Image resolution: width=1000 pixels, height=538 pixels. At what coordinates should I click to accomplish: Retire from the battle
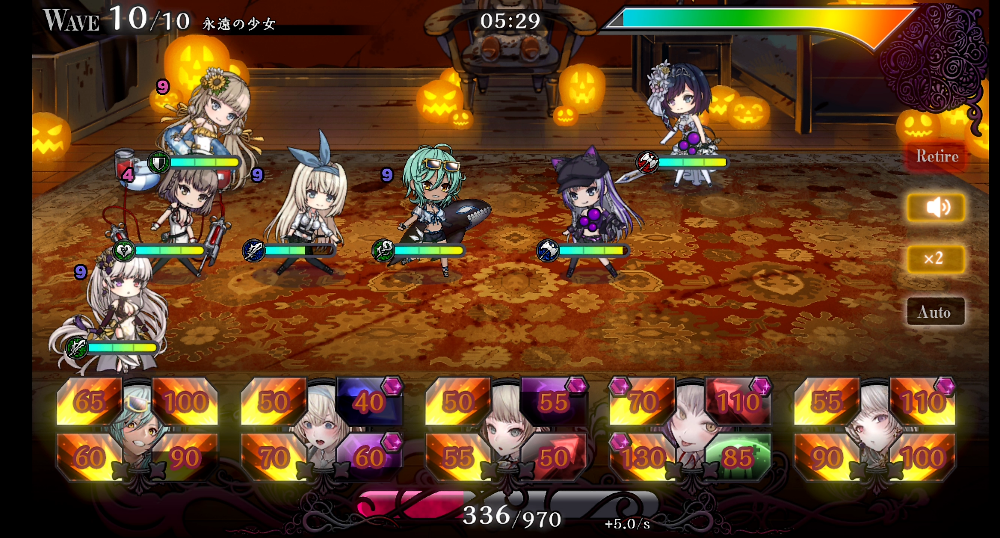936,157
